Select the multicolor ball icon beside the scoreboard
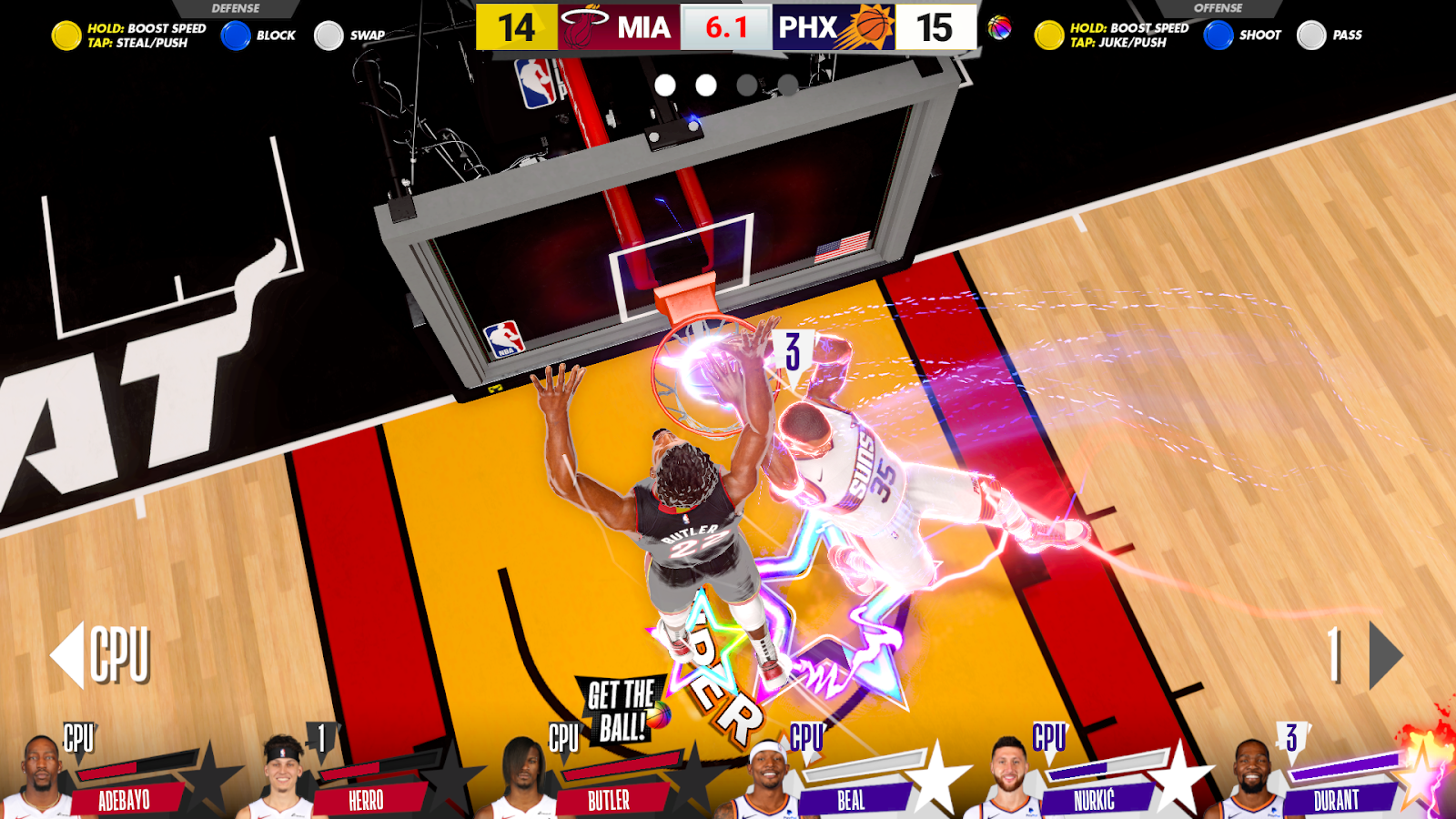This screenshot has width=1456, height=819. pyautogui.click(x=997, y=25)
